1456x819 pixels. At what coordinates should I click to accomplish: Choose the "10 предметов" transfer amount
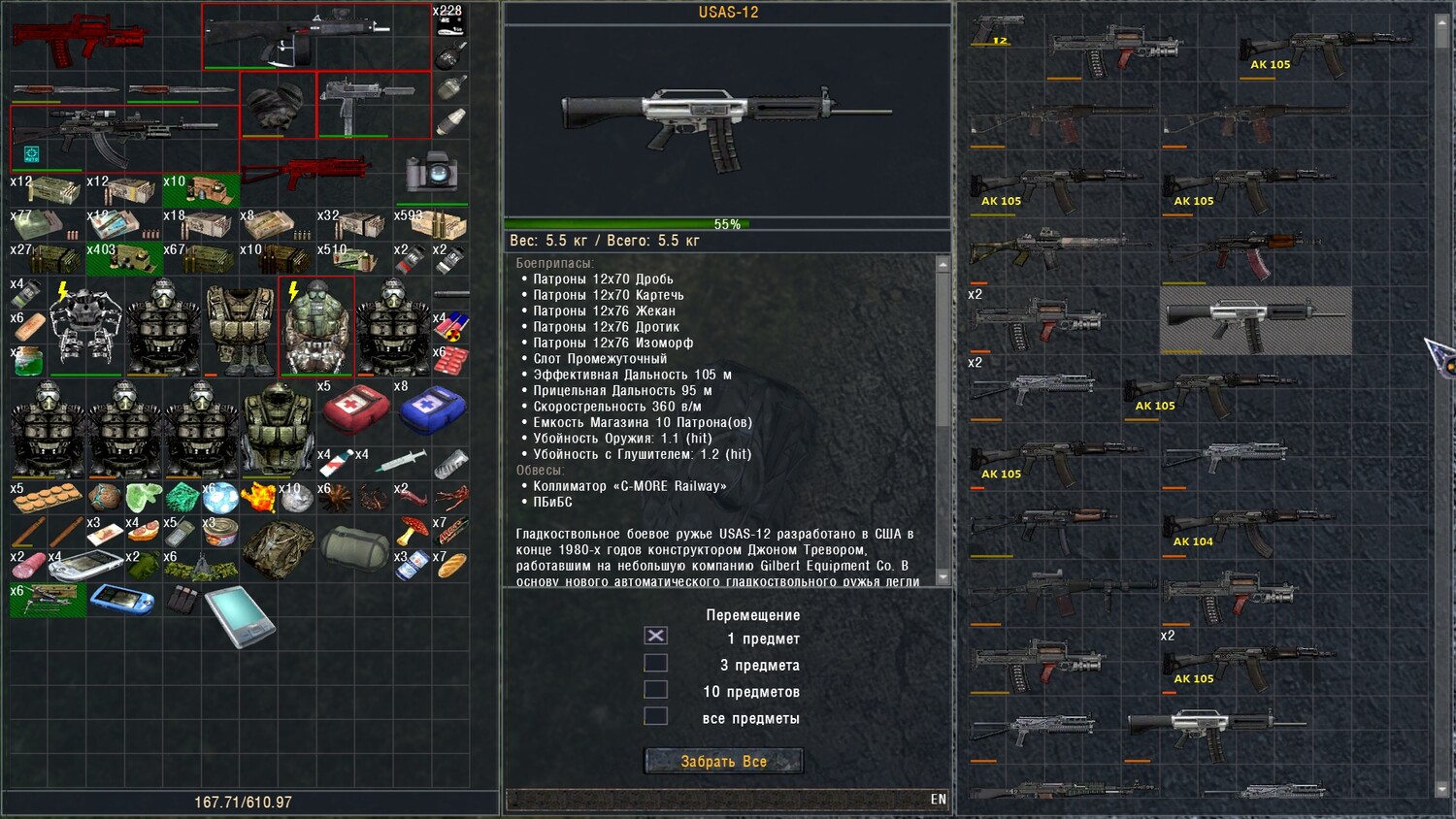tap(656, 690)
